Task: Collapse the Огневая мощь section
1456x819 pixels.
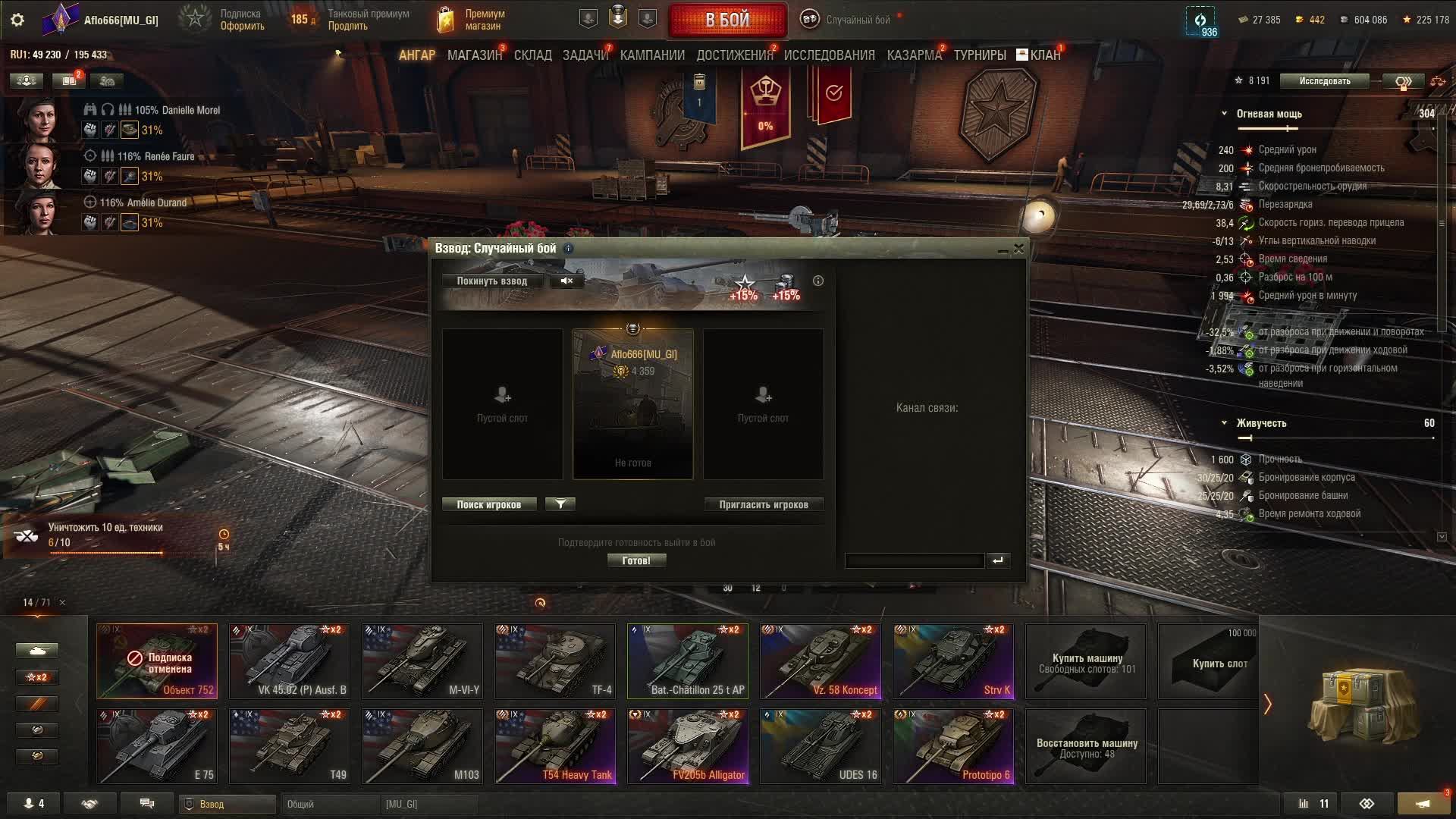Action: tap(1224, 114)
